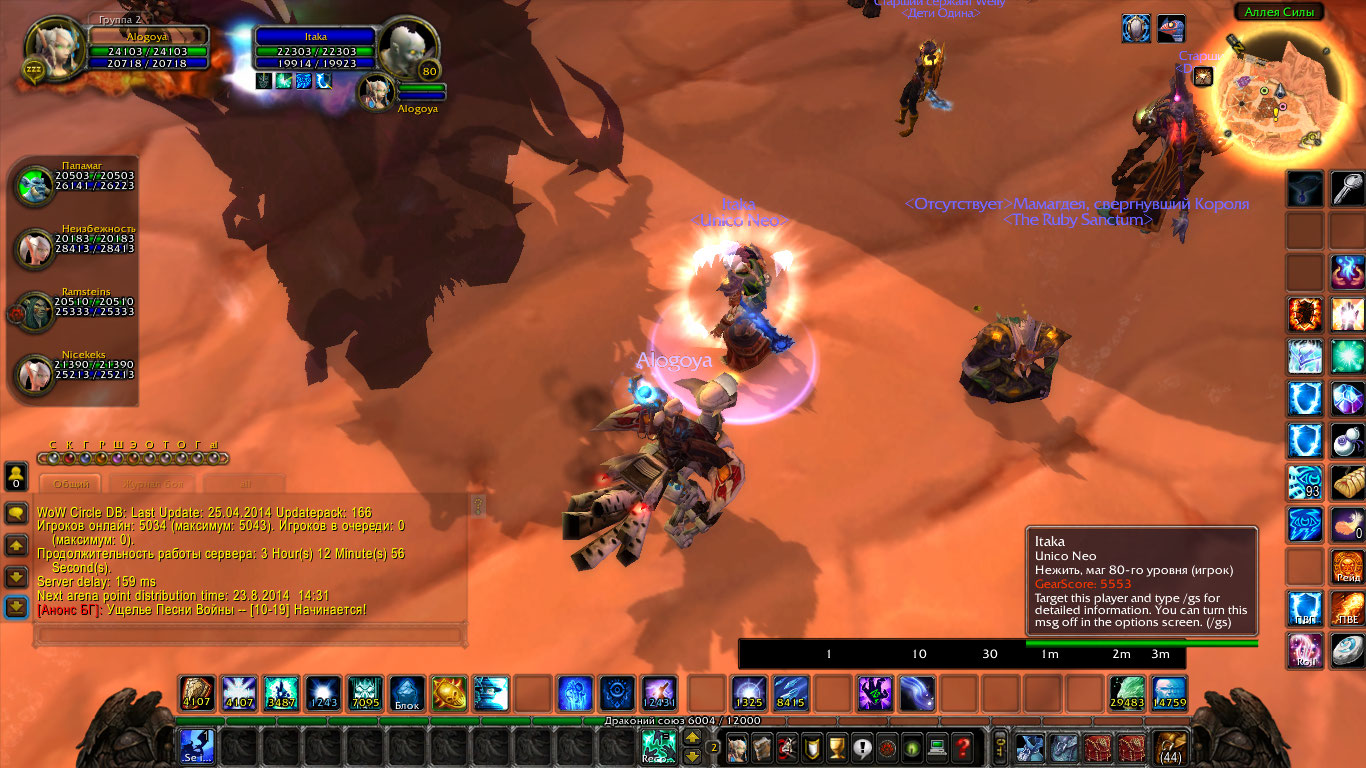The width and height of the screenshot is (1366, 768).
Task: Open the red question mark help button
Action: point(962,746)
